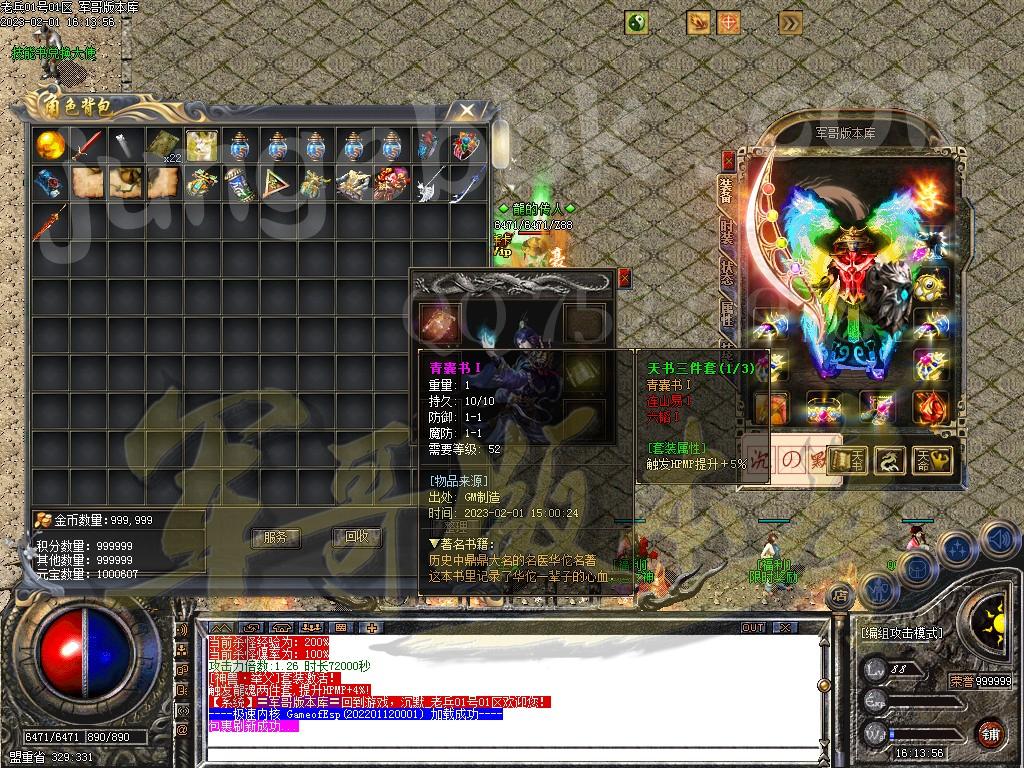This screenshot has height=768, width=1024.
Task: Open the round 铺 shop button
Action: click(990, 731)
